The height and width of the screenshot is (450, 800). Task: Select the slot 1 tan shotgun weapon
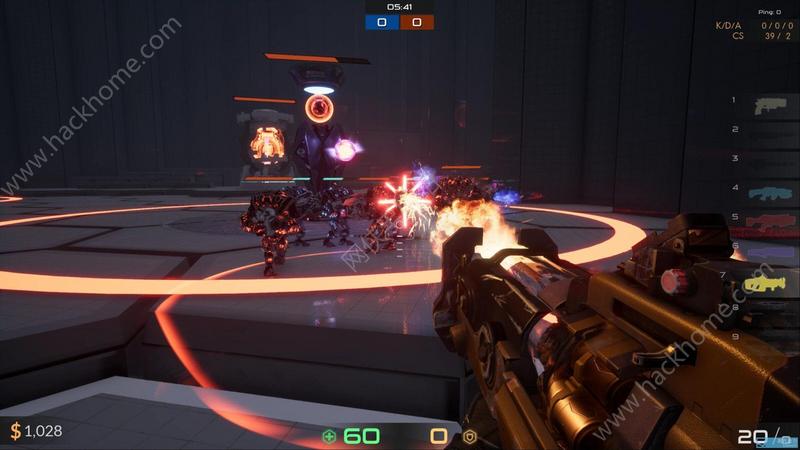point(770,104)
